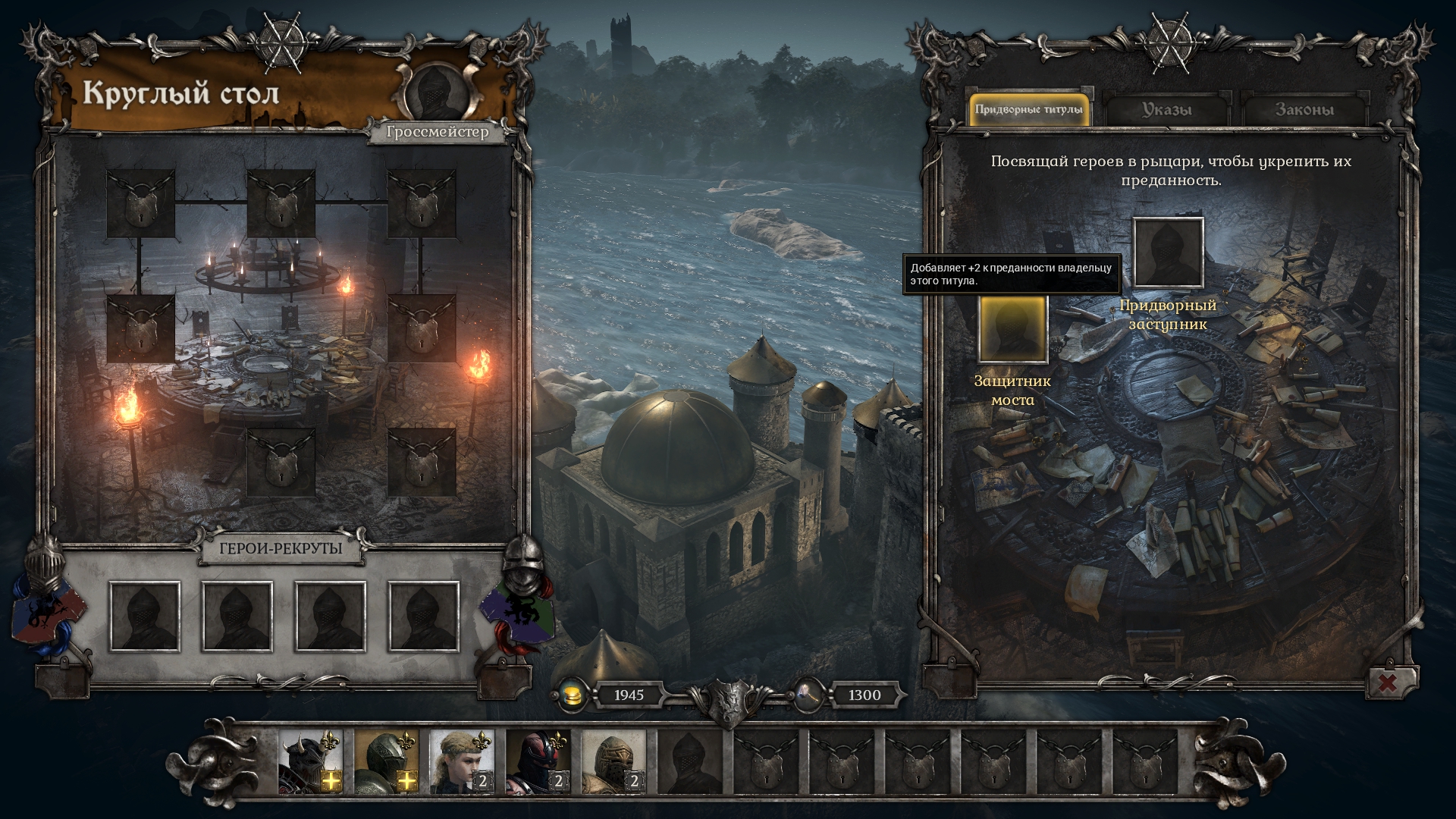The image size is (1456, 819).
Task: Select the Придворные титулы tab
Action: coord(1028,110)
